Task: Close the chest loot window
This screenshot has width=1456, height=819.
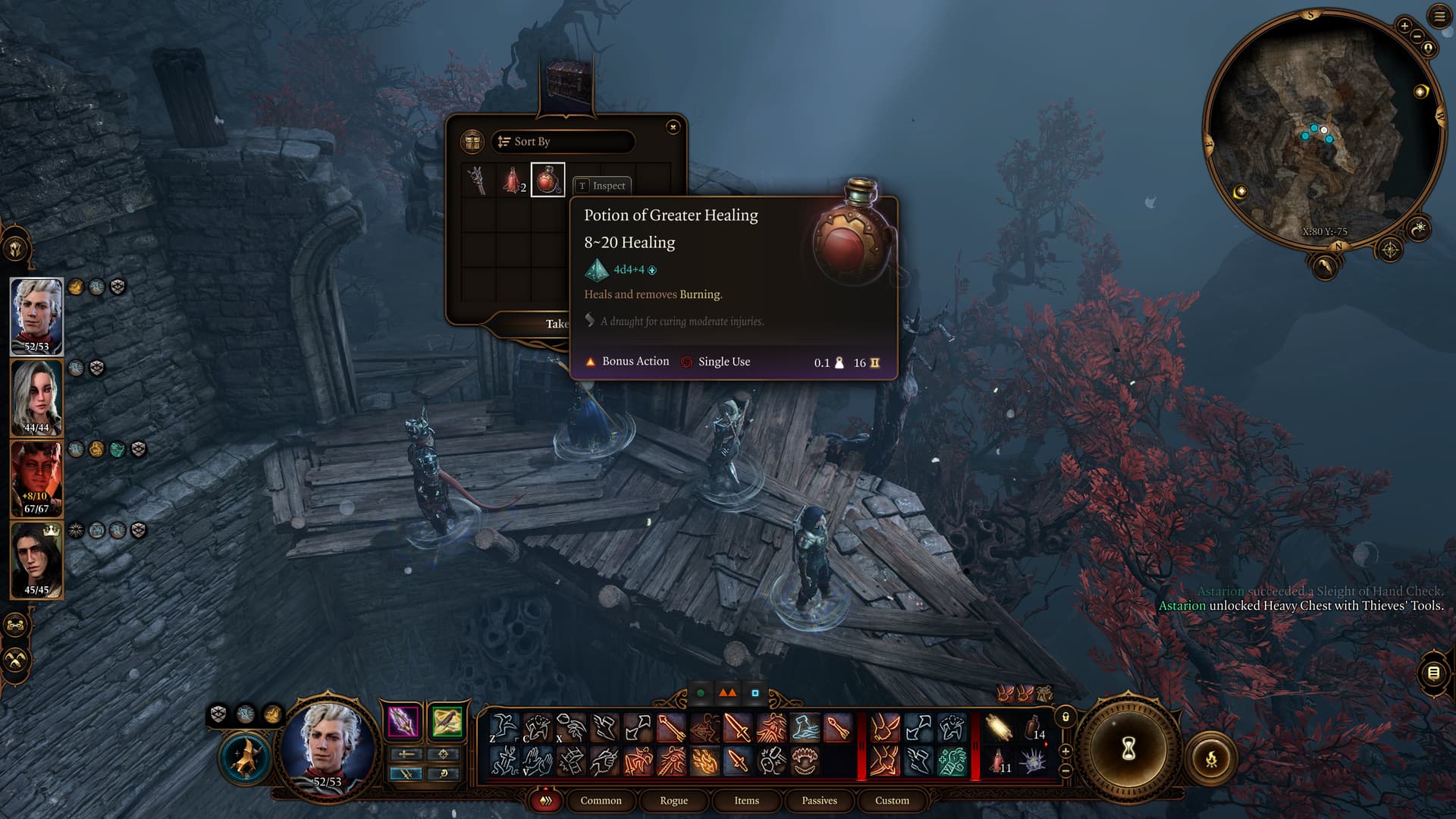Action: coord(673,127)
